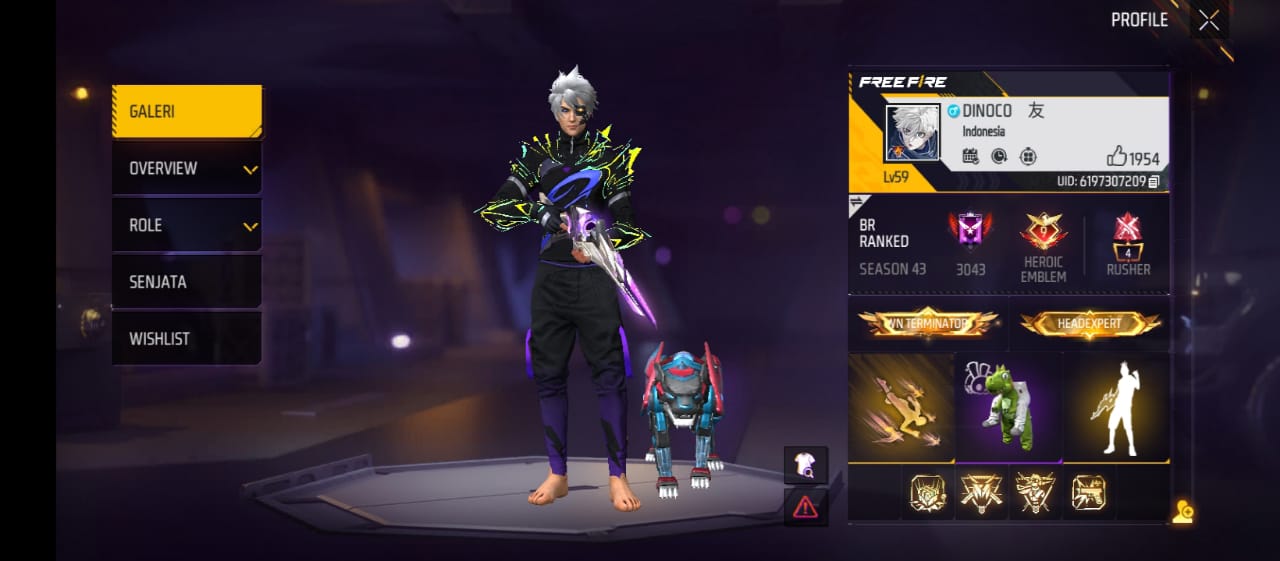Open the golden skydive animation tile
This screenshot has width=1280, height=561.
pyautogui.click(x=901, y=407)
